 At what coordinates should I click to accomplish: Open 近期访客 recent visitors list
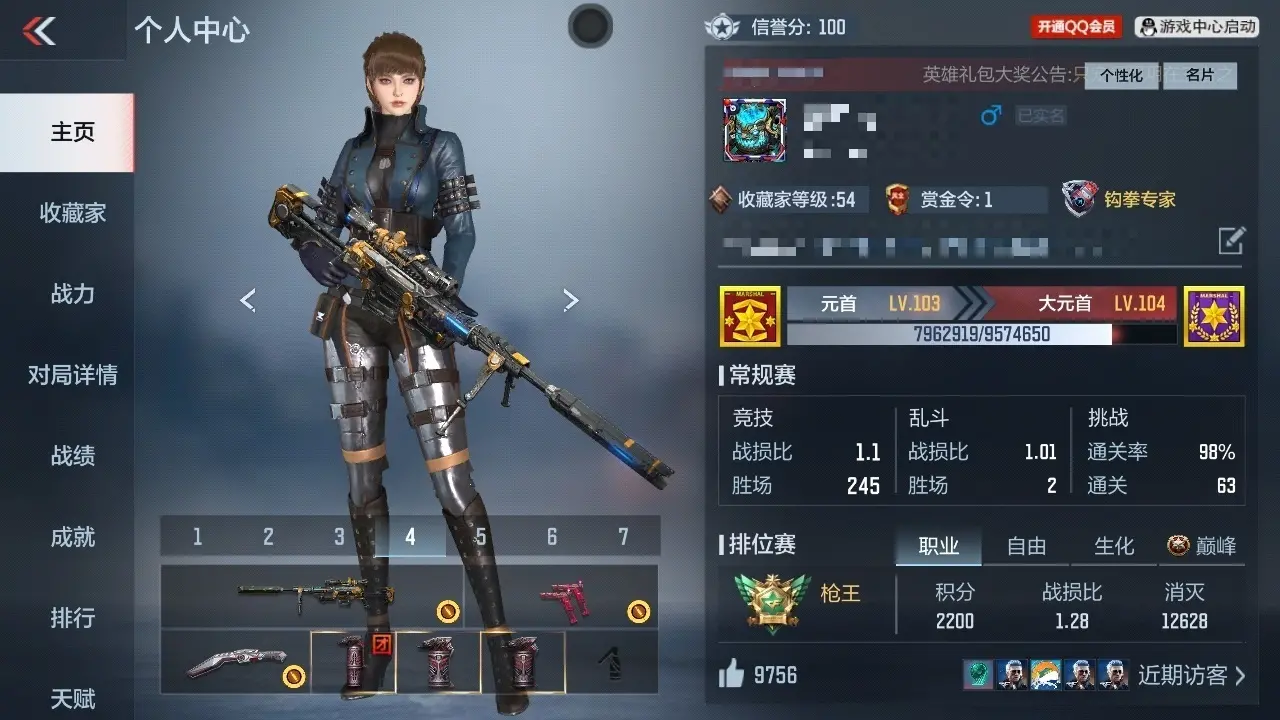(1191, 675)
